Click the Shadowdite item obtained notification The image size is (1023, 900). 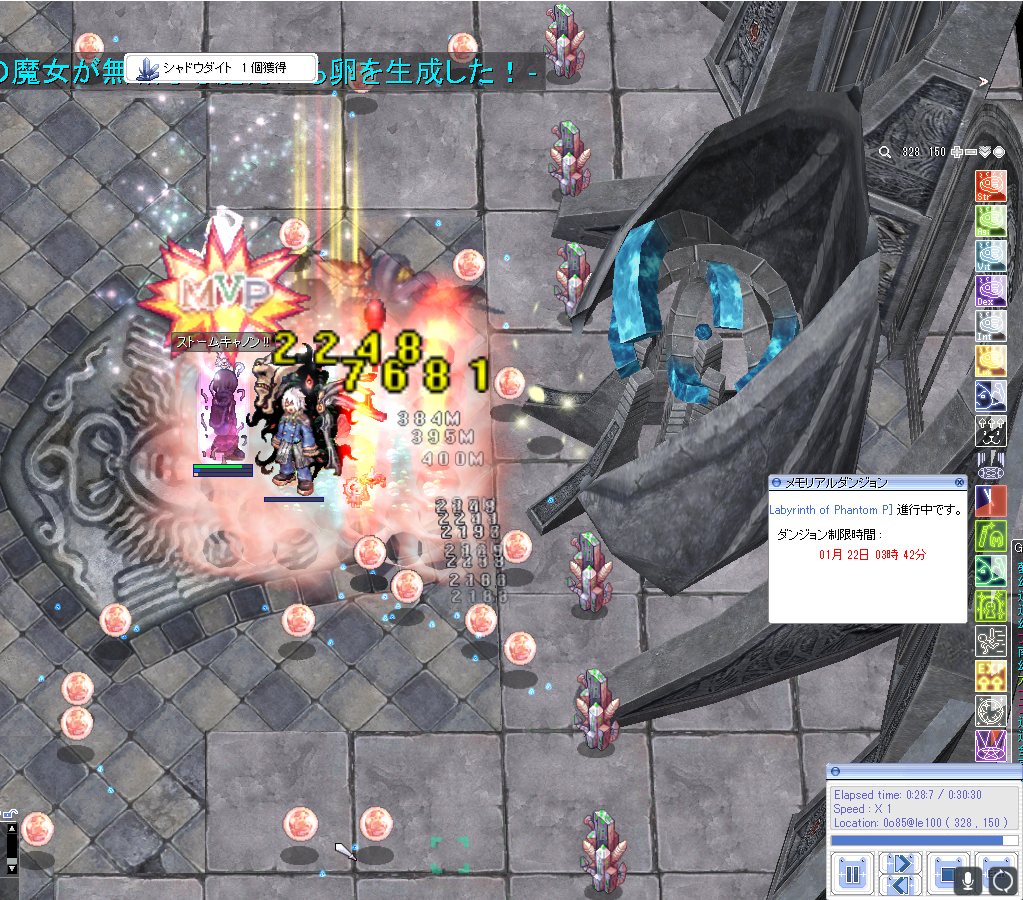(x=221, y=67)
